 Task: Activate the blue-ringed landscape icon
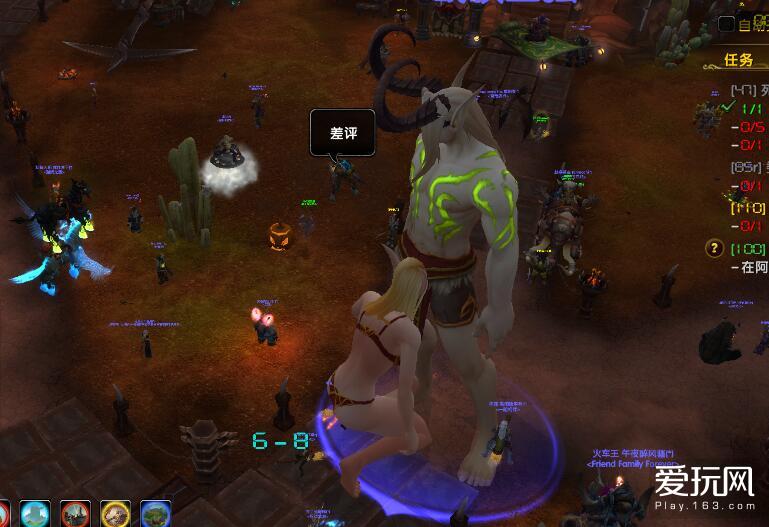[x=156, y=515]
